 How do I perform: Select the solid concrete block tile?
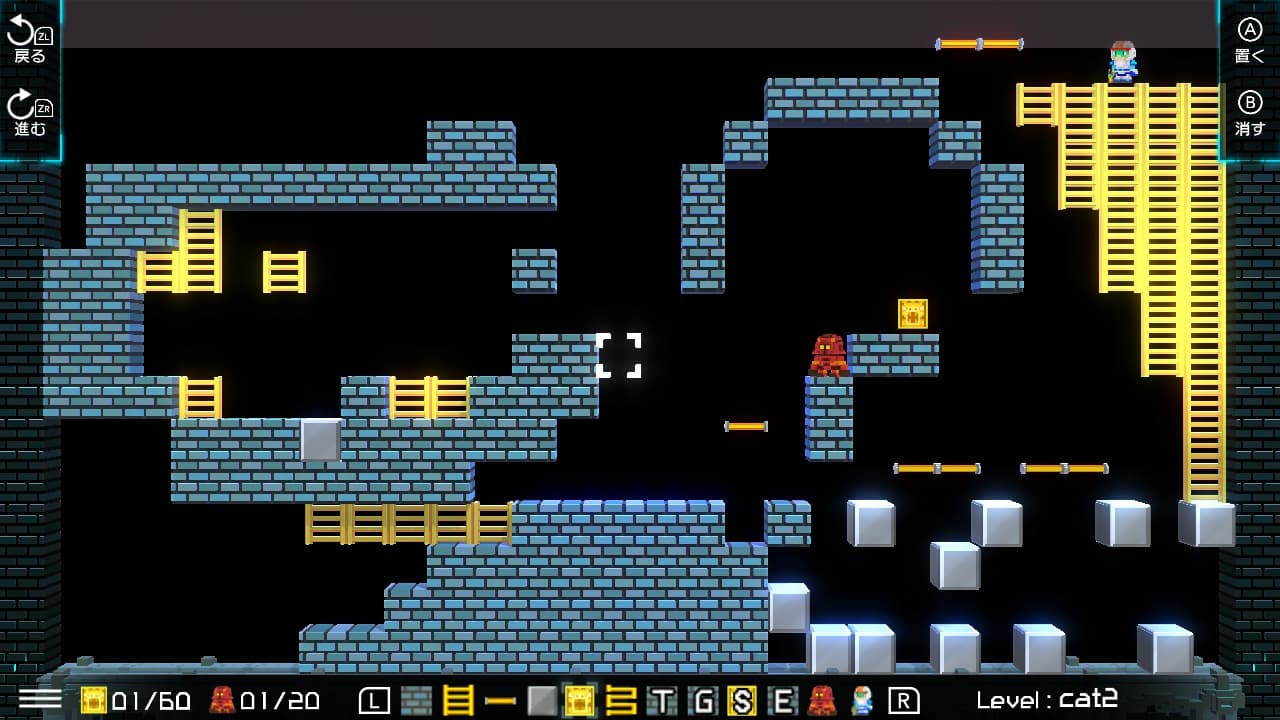[540, 700]
